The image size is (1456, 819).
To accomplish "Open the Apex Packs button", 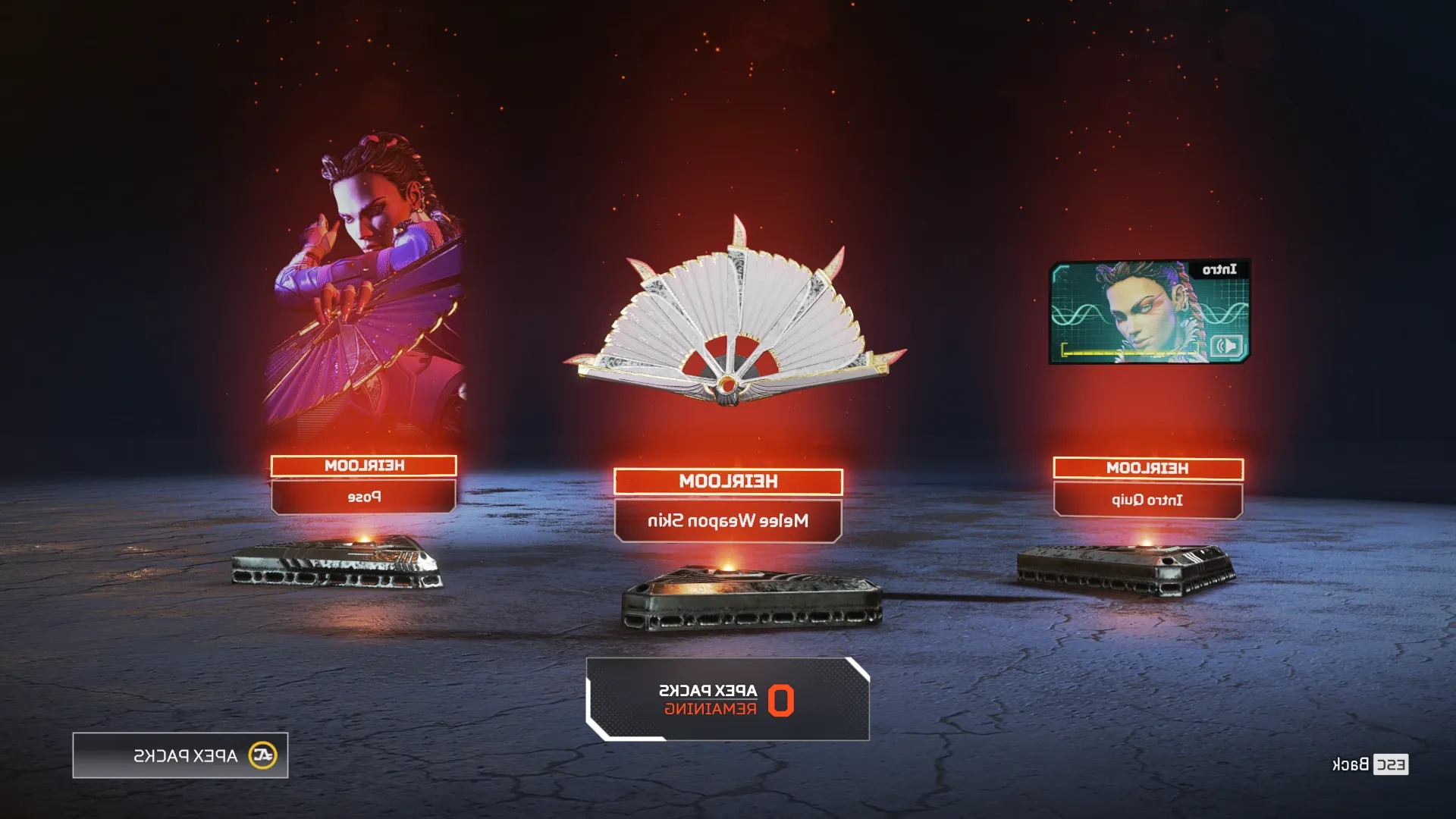I will (x=180, y=755).
